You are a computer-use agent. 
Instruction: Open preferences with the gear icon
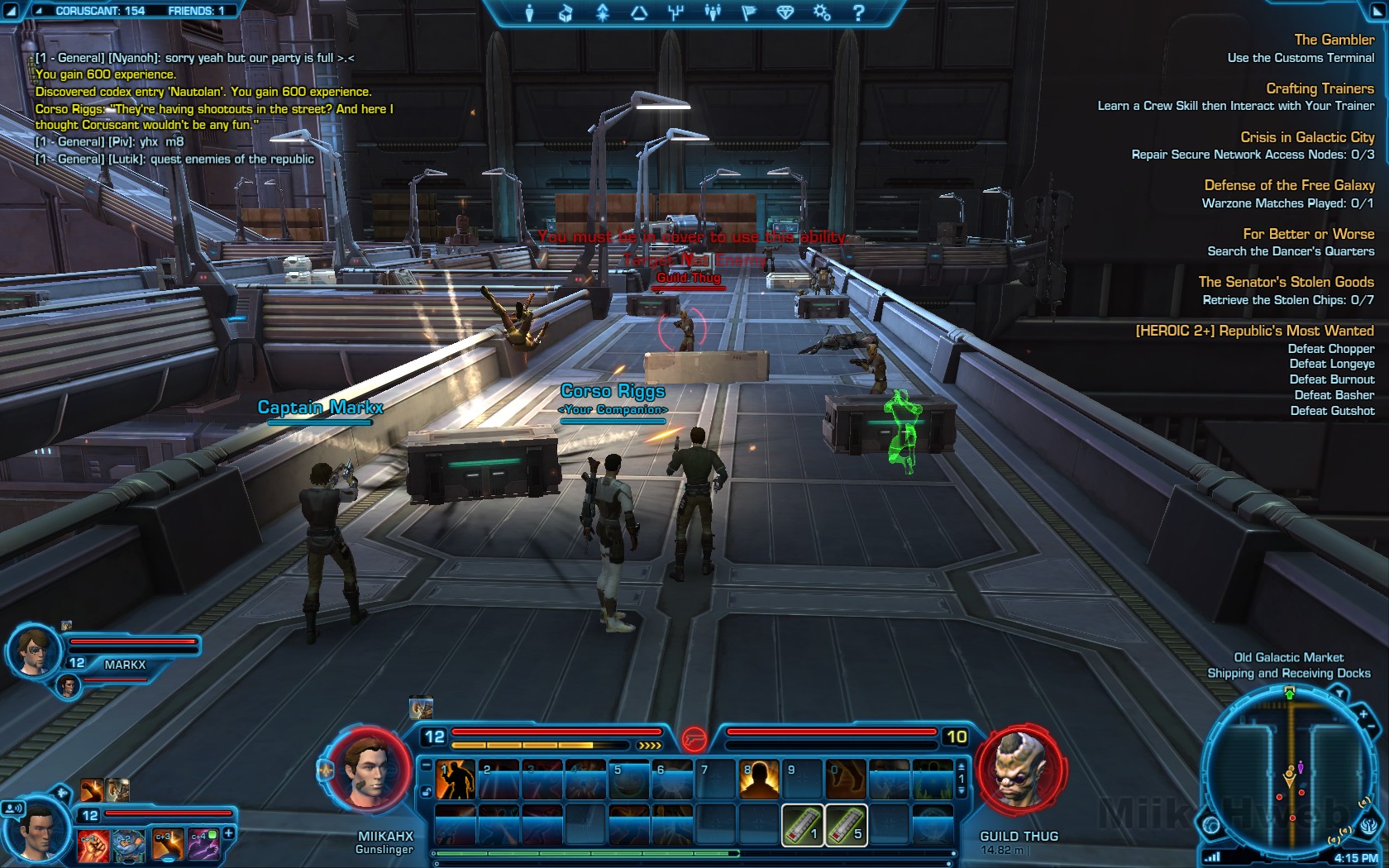821,12
